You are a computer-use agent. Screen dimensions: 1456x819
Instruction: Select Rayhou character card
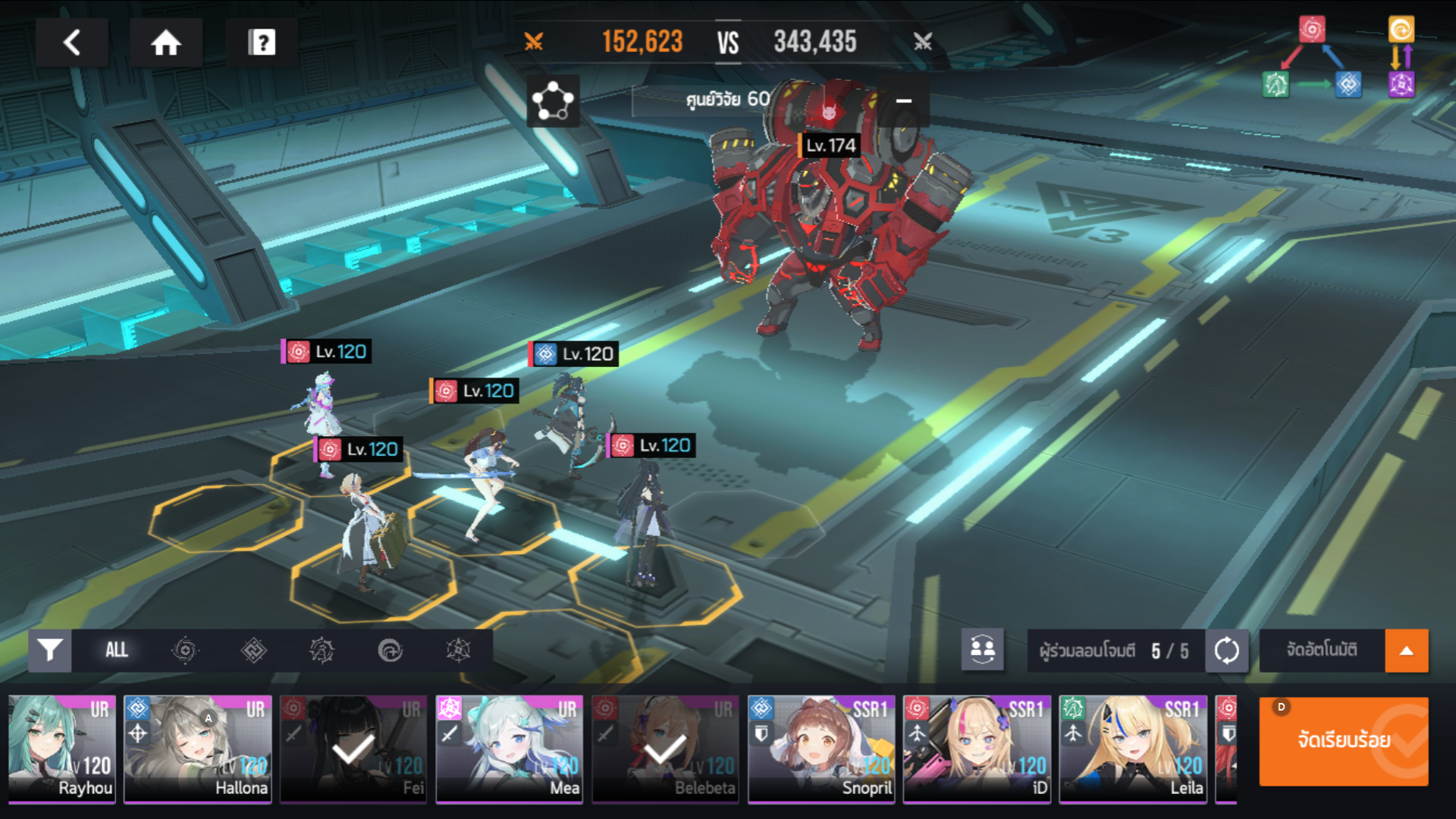pyautogui.click(x=62, y=748)
